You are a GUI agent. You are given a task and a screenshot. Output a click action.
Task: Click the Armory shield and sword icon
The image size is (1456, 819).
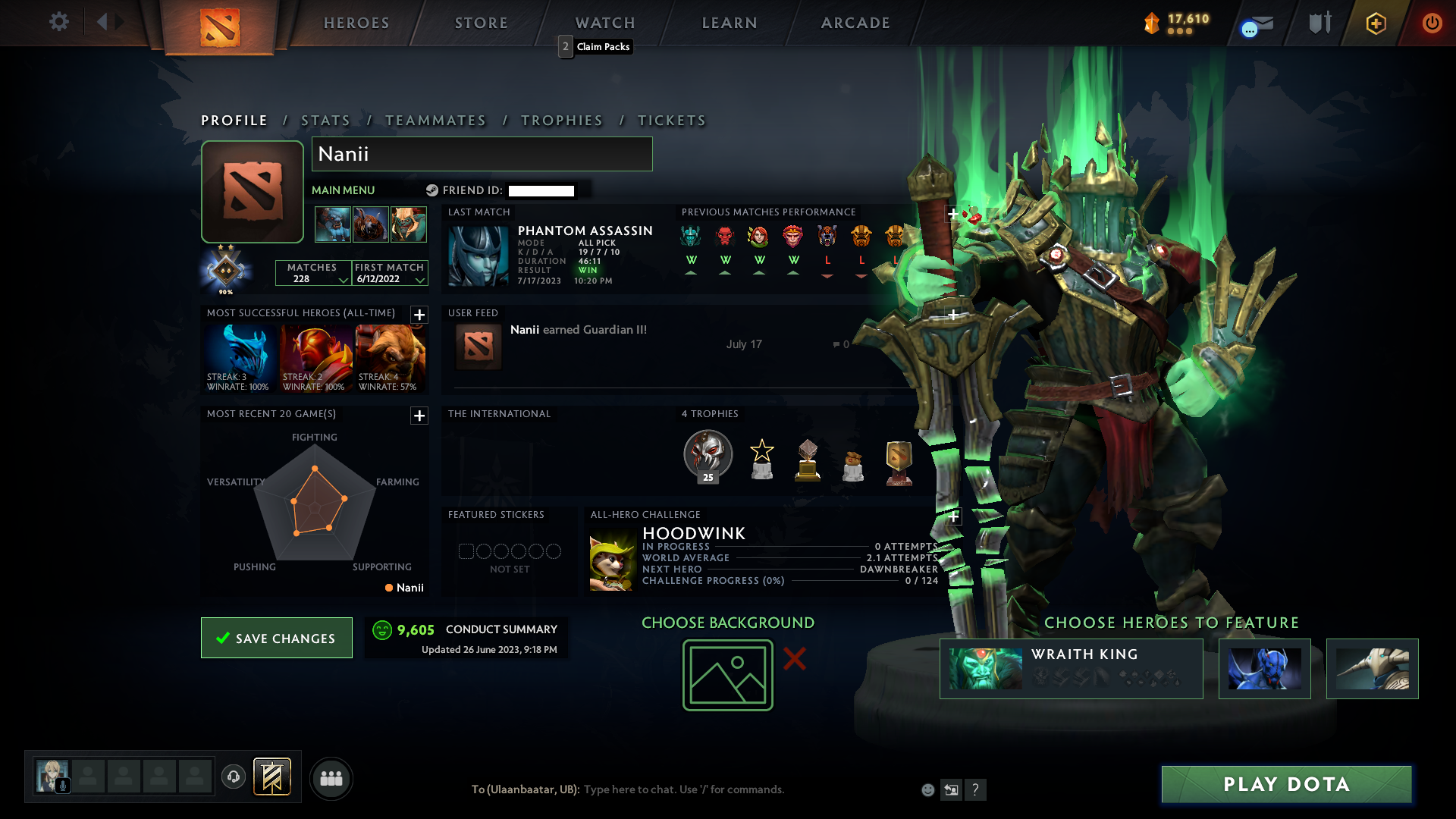(x=1319, y=23)
